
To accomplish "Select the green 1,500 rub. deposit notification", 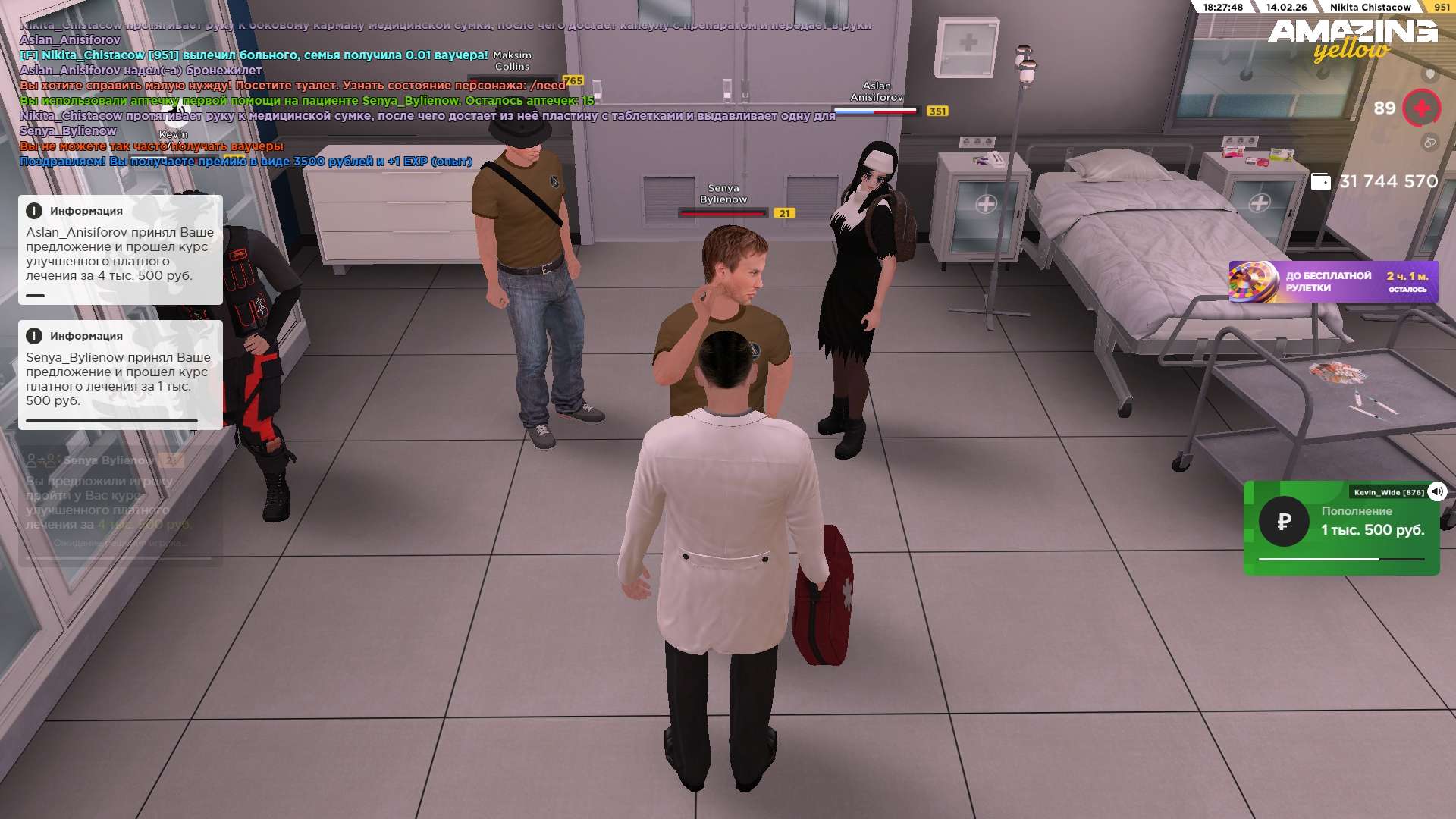I will tap(1341, 529).
